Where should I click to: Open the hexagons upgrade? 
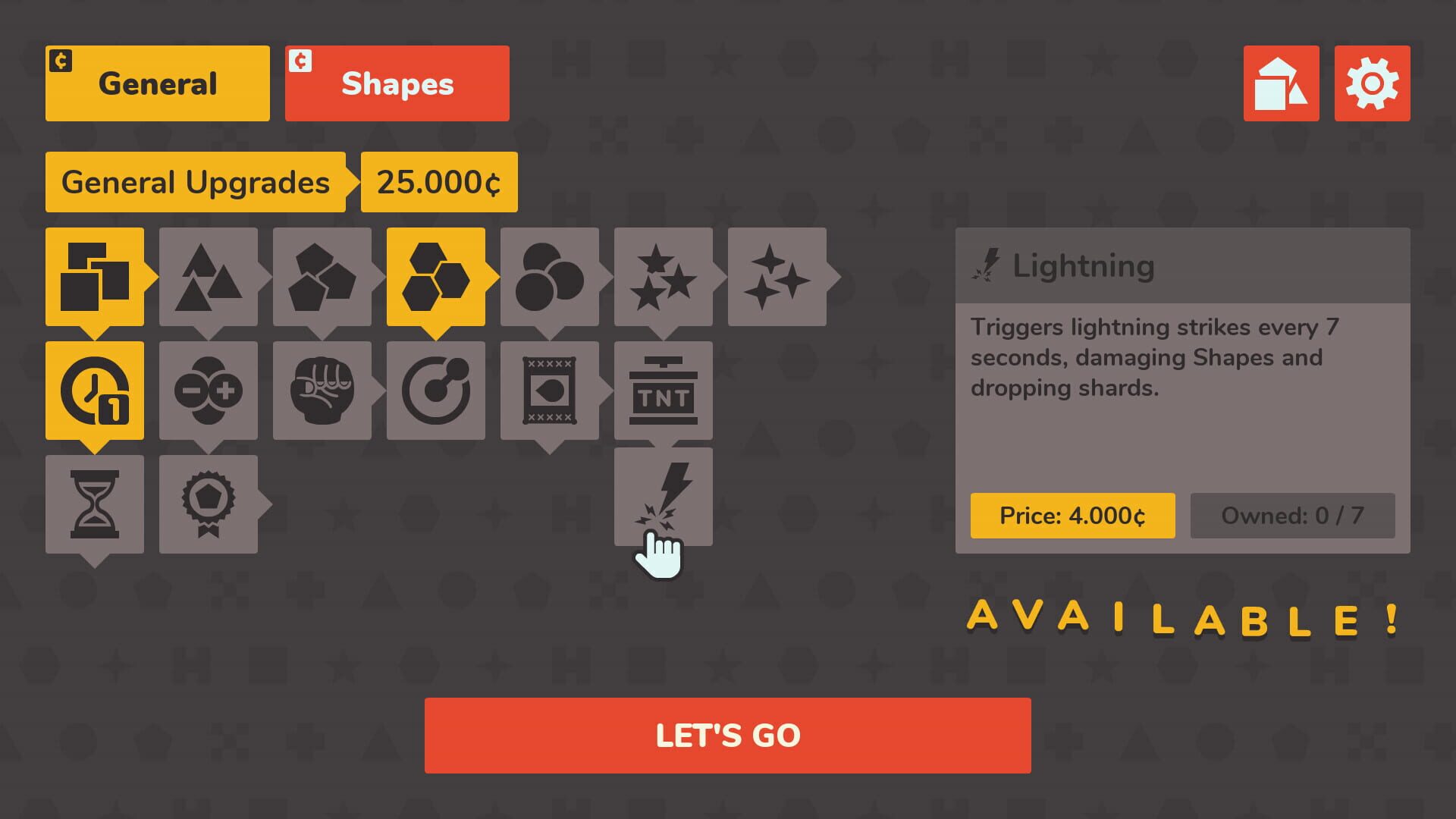click(x=436, y=277)
